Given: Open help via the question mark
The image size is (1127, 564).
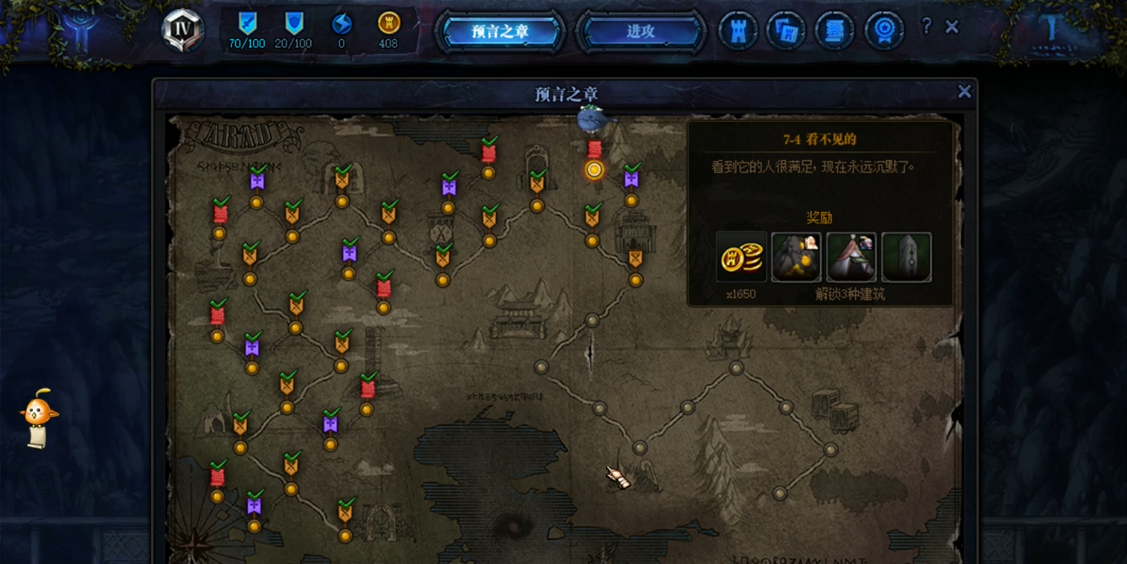Looking at the screenshot, I should click(x=926, y=27).
